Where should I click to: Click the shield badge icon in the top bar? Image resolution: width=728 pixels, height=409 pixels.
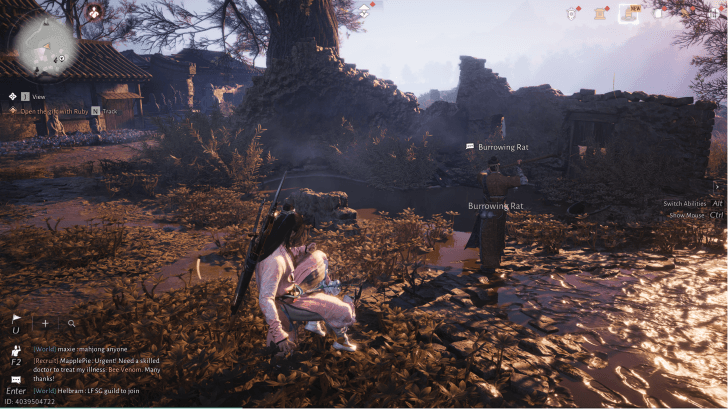point(572,13)
